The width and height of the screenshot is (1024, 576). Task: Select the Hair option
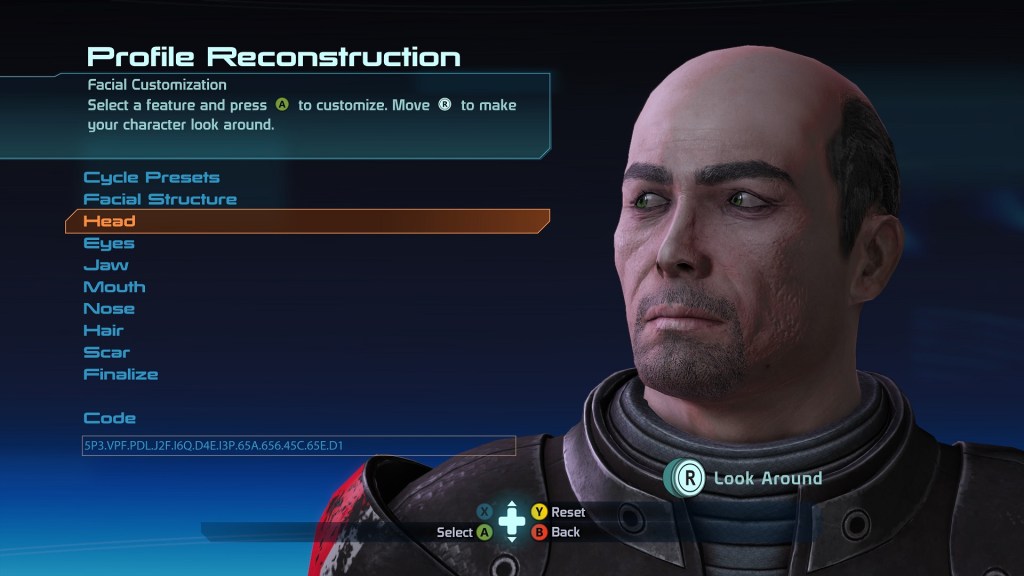(x=104, y=331)
